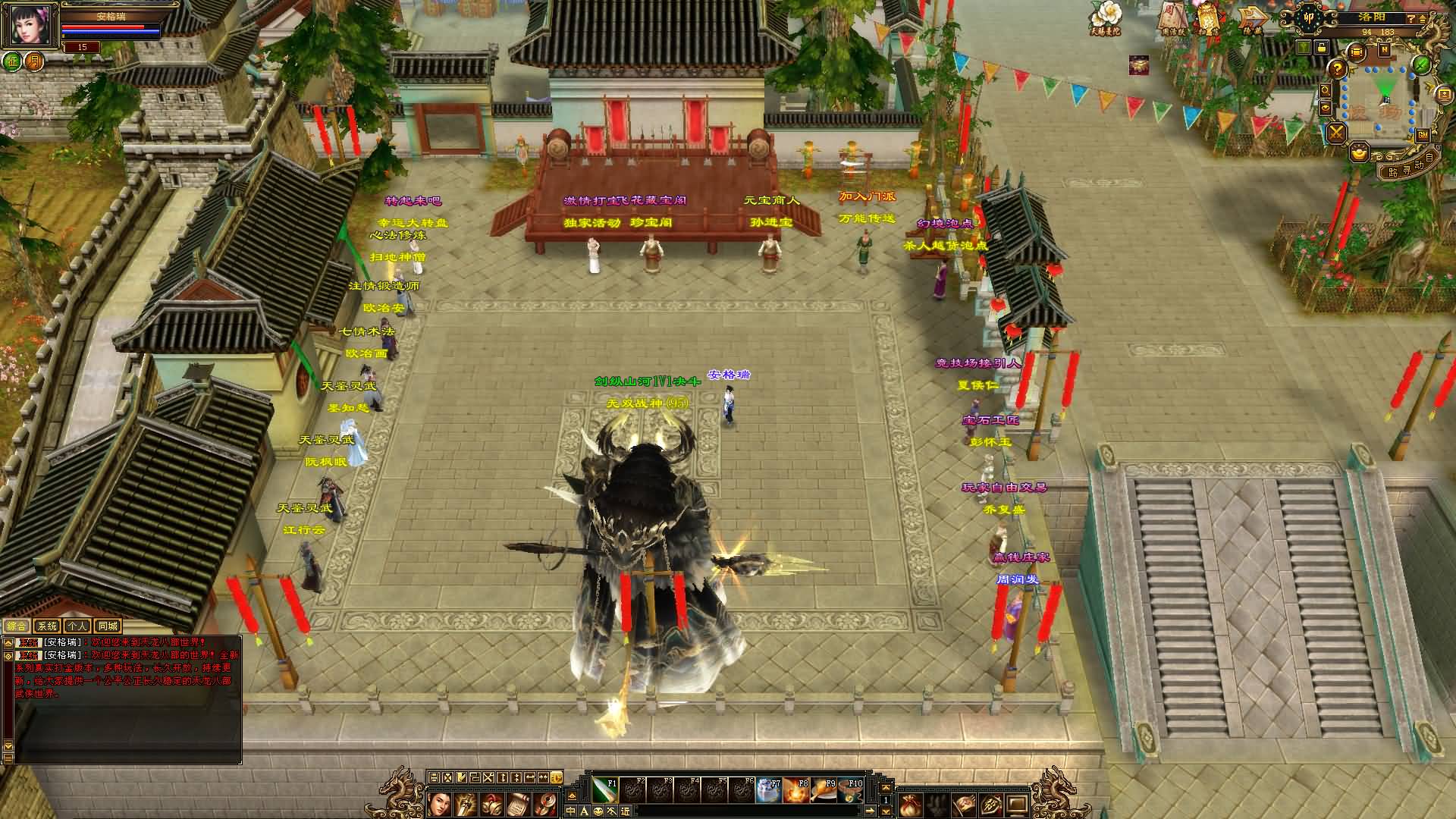Open the bag pouch inventory icon
Viewport: 1456px width, 819px height.
pyautogui.click(x=909, y=805)
